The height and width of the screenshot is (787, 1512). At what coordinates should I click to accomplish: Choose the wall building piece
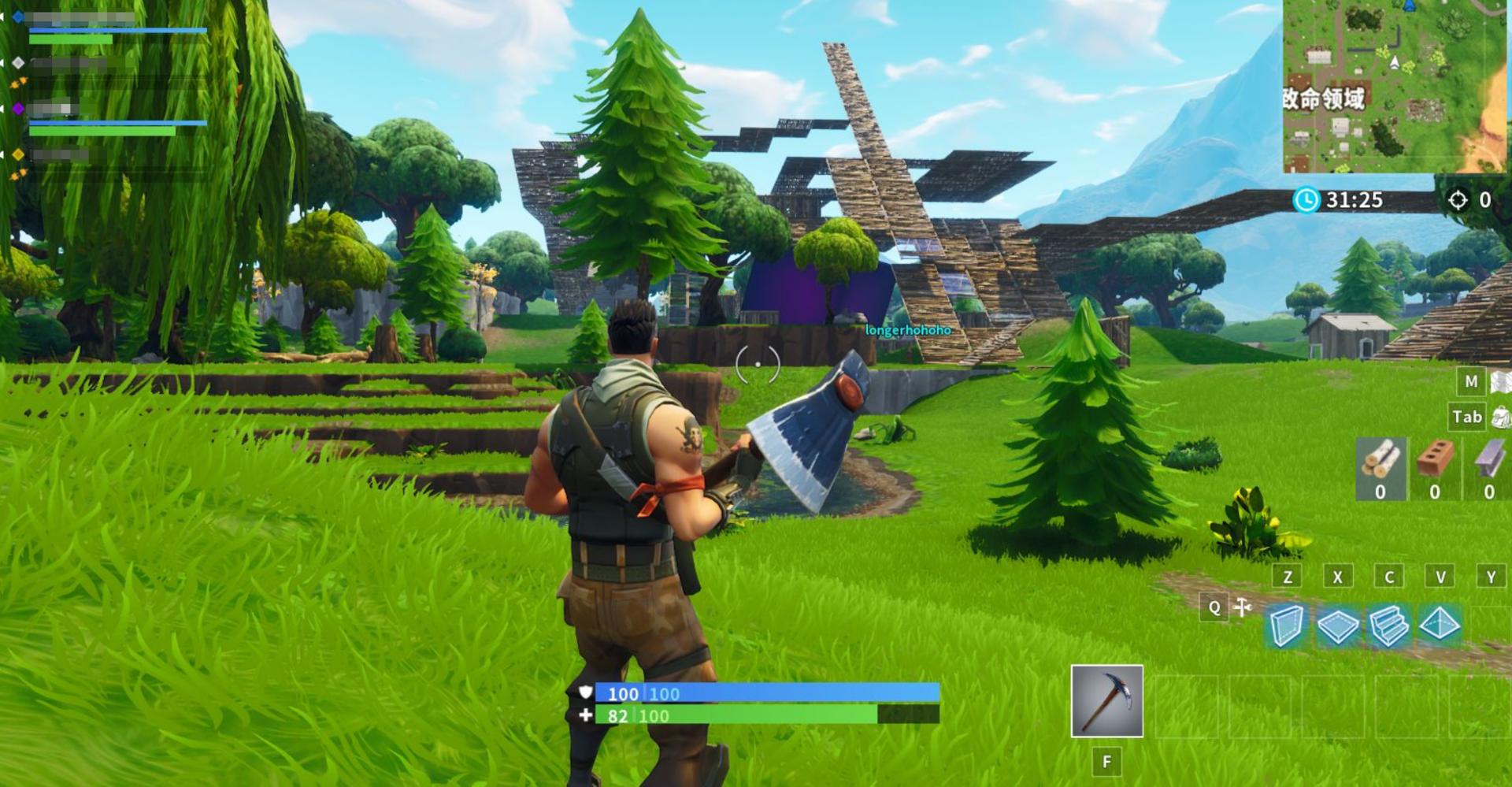tap(1286, 626)
